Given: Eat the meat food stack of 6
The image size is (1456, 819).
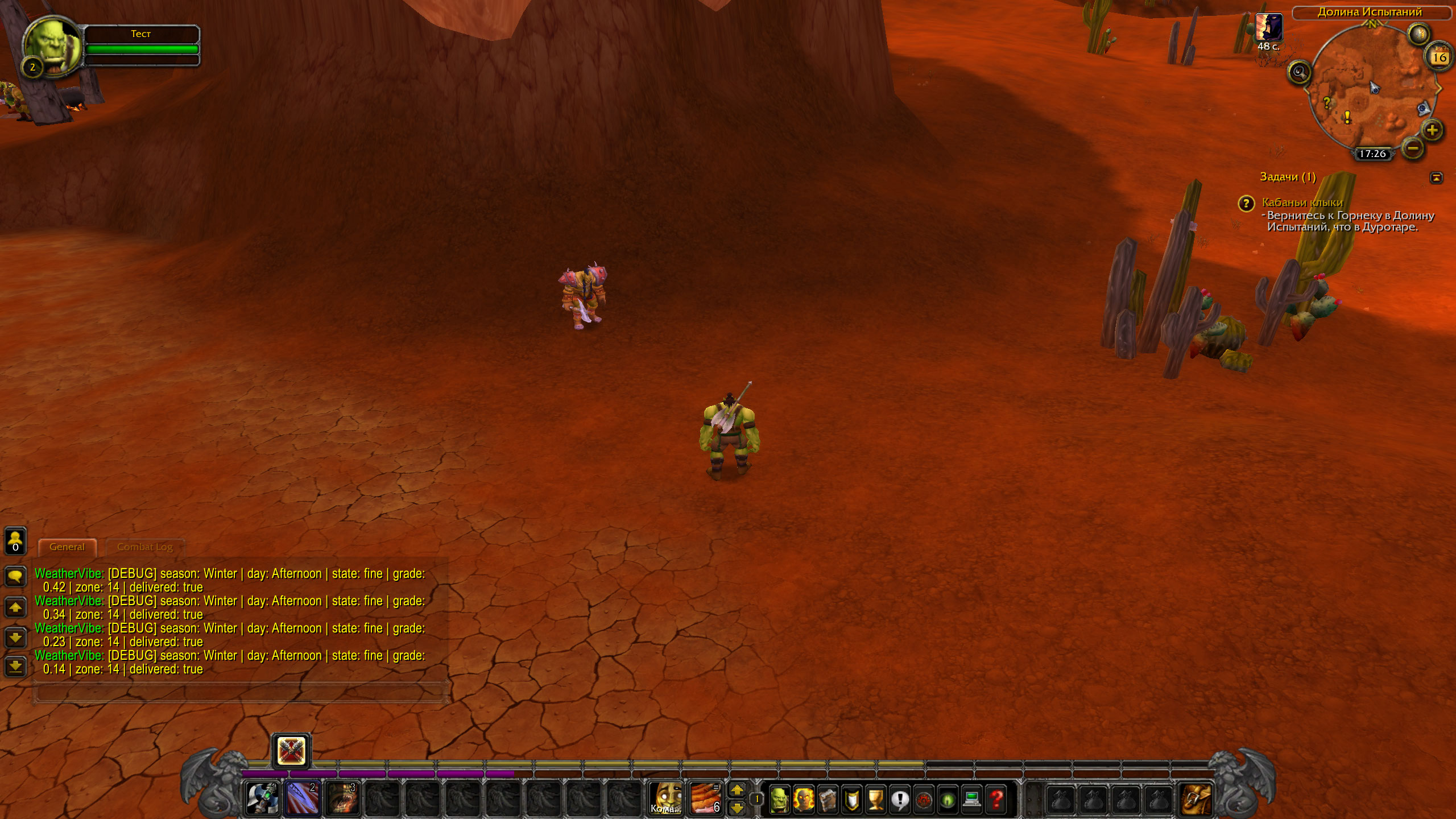Looking at the screenshot, I should [705, 798].
